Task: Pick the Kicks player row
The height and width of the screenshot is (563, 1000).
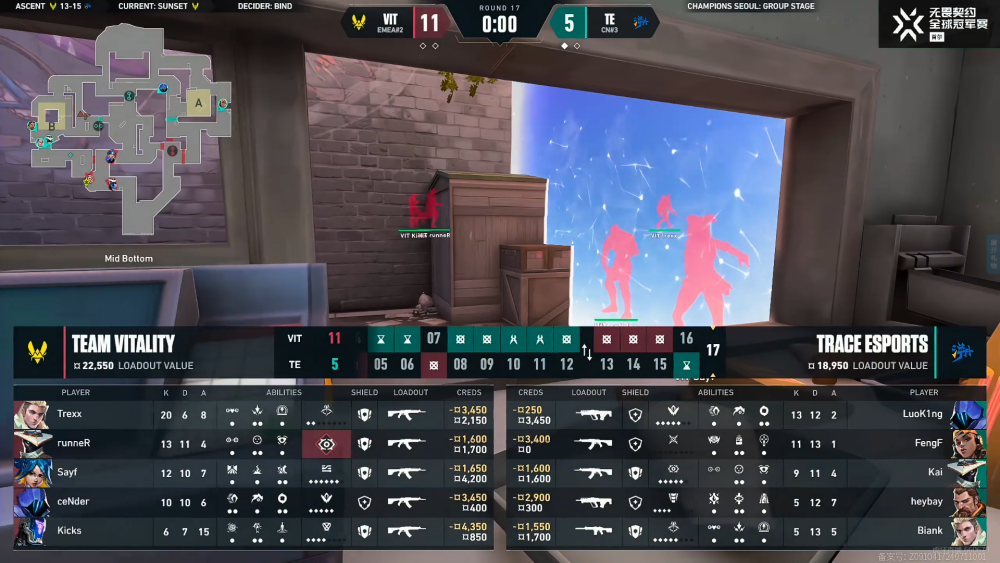Action: pos(250,530)
